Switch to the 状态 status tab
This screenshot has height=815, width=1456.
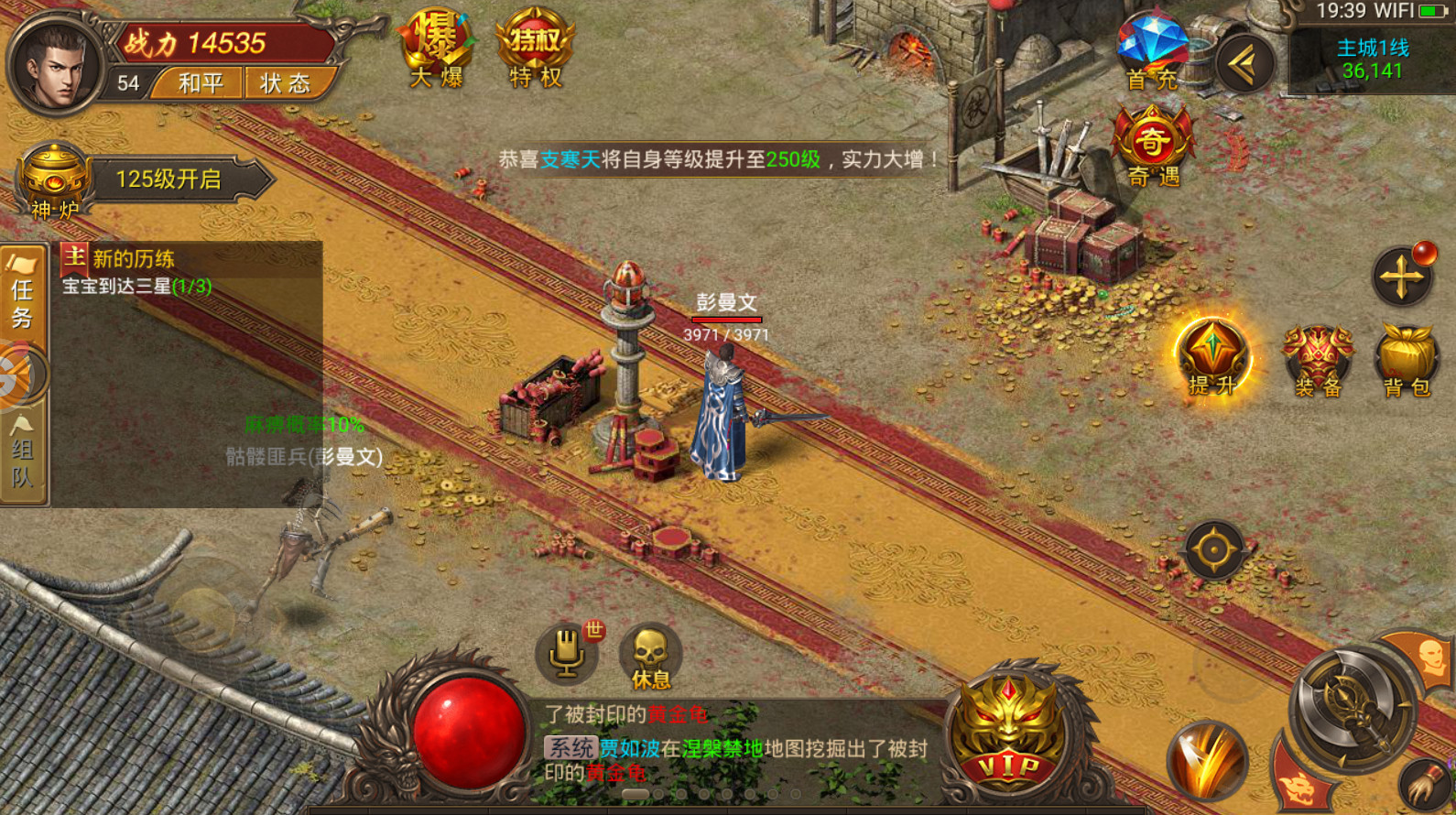click(286, 83)
